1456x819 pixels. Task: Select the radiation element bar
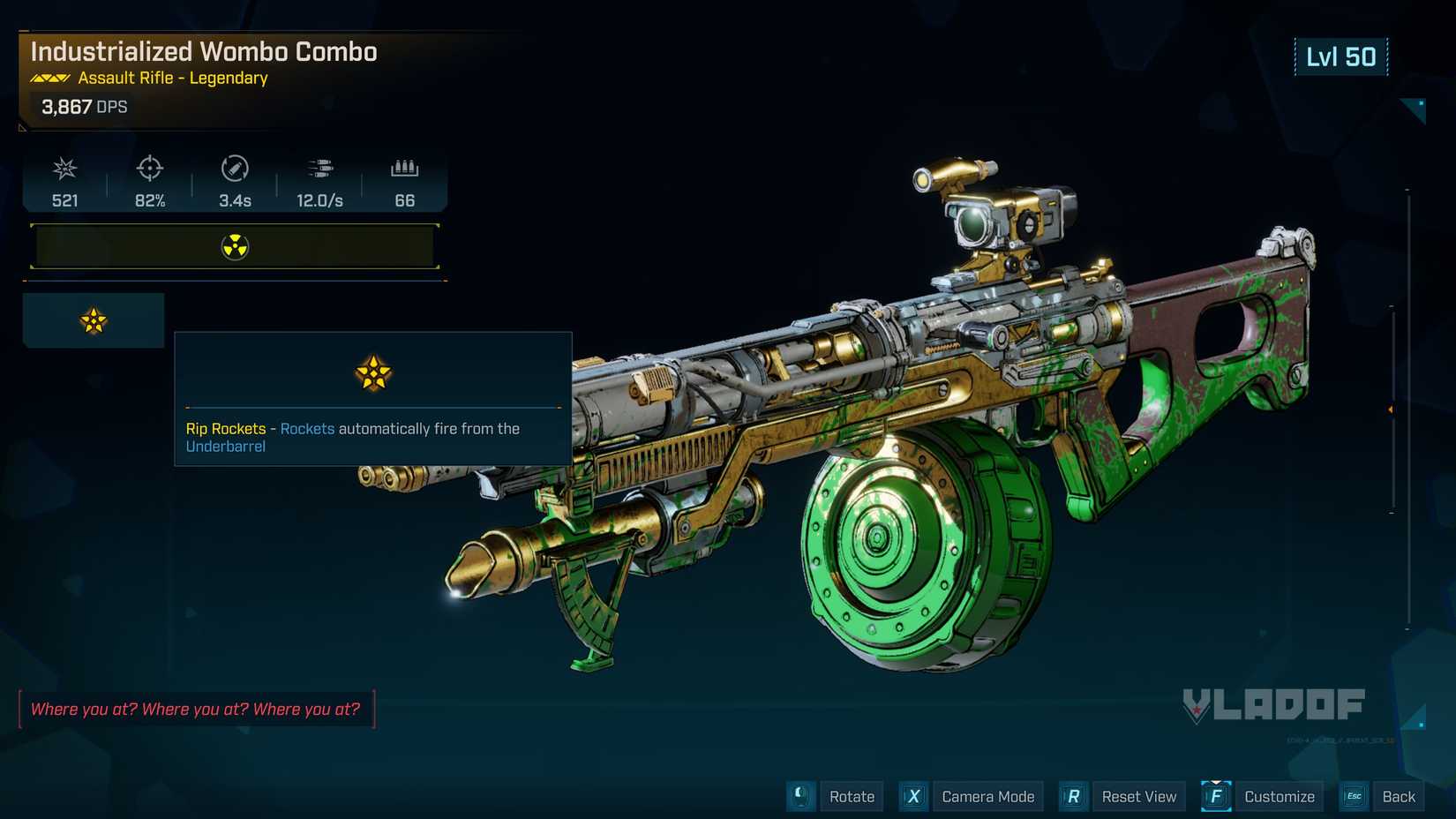(235, 246)
